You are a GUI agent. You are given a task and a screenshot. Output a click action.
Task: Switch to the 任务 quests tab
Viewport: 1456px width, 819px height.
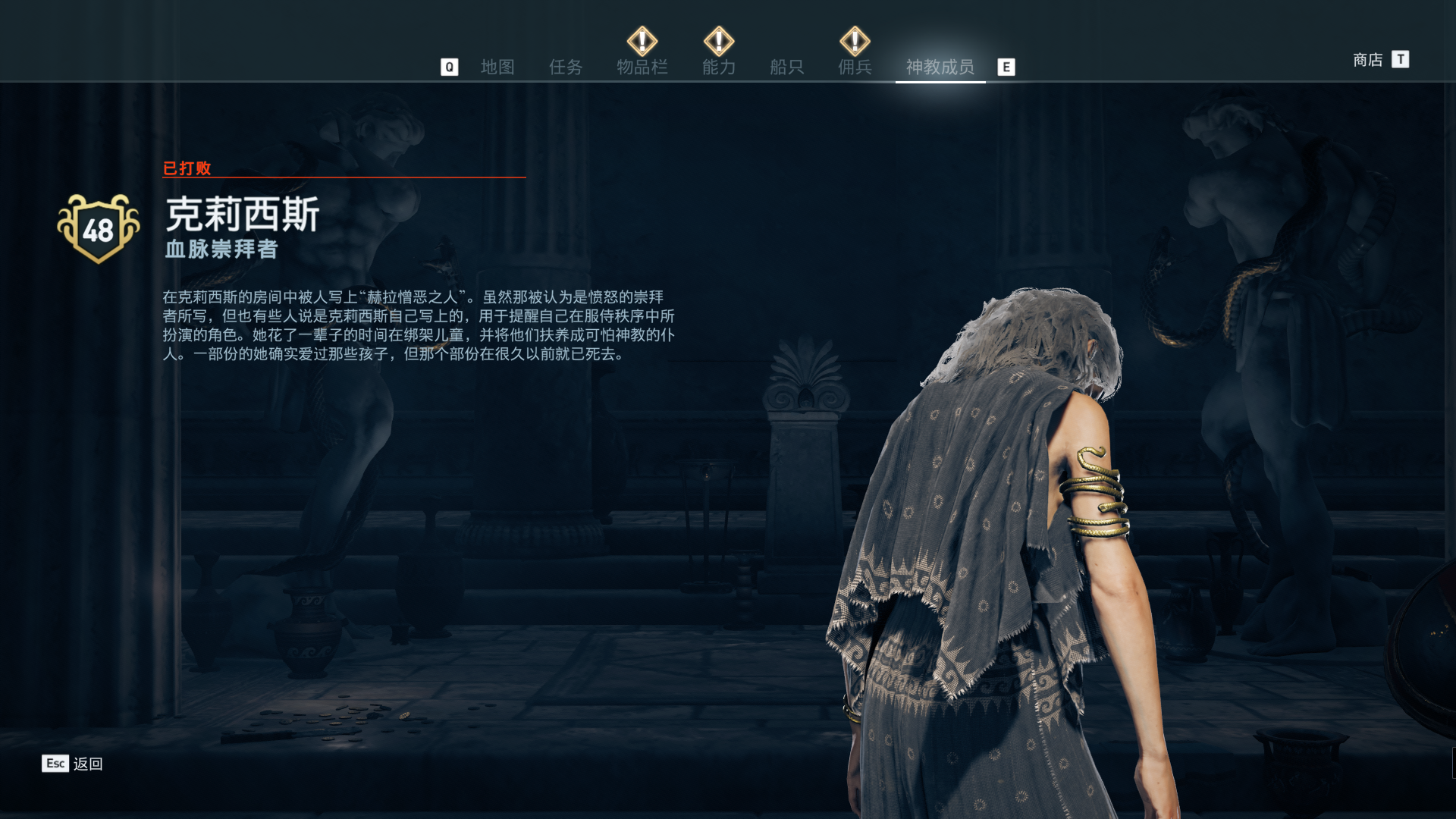click(566, 67)
